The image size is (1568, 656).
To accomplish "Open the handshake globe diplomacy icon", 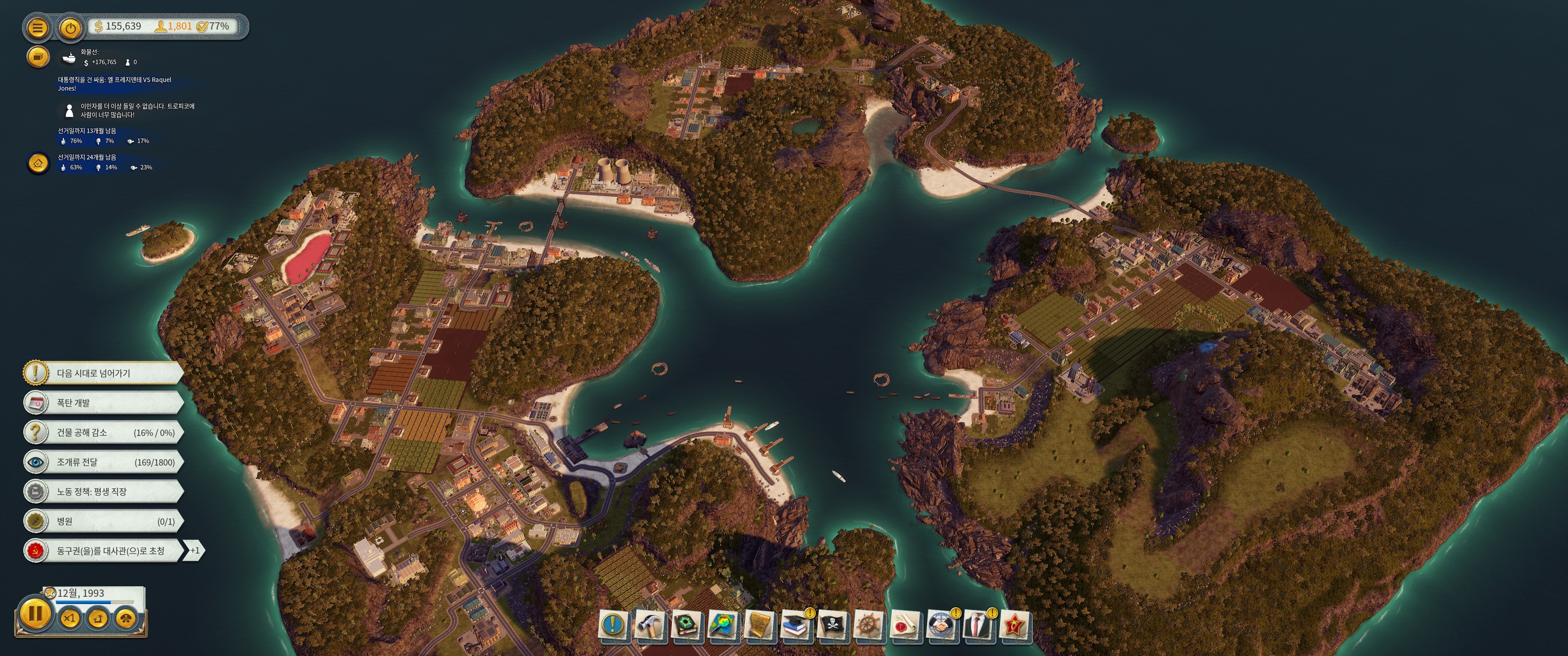I will (x=941, y=625).
